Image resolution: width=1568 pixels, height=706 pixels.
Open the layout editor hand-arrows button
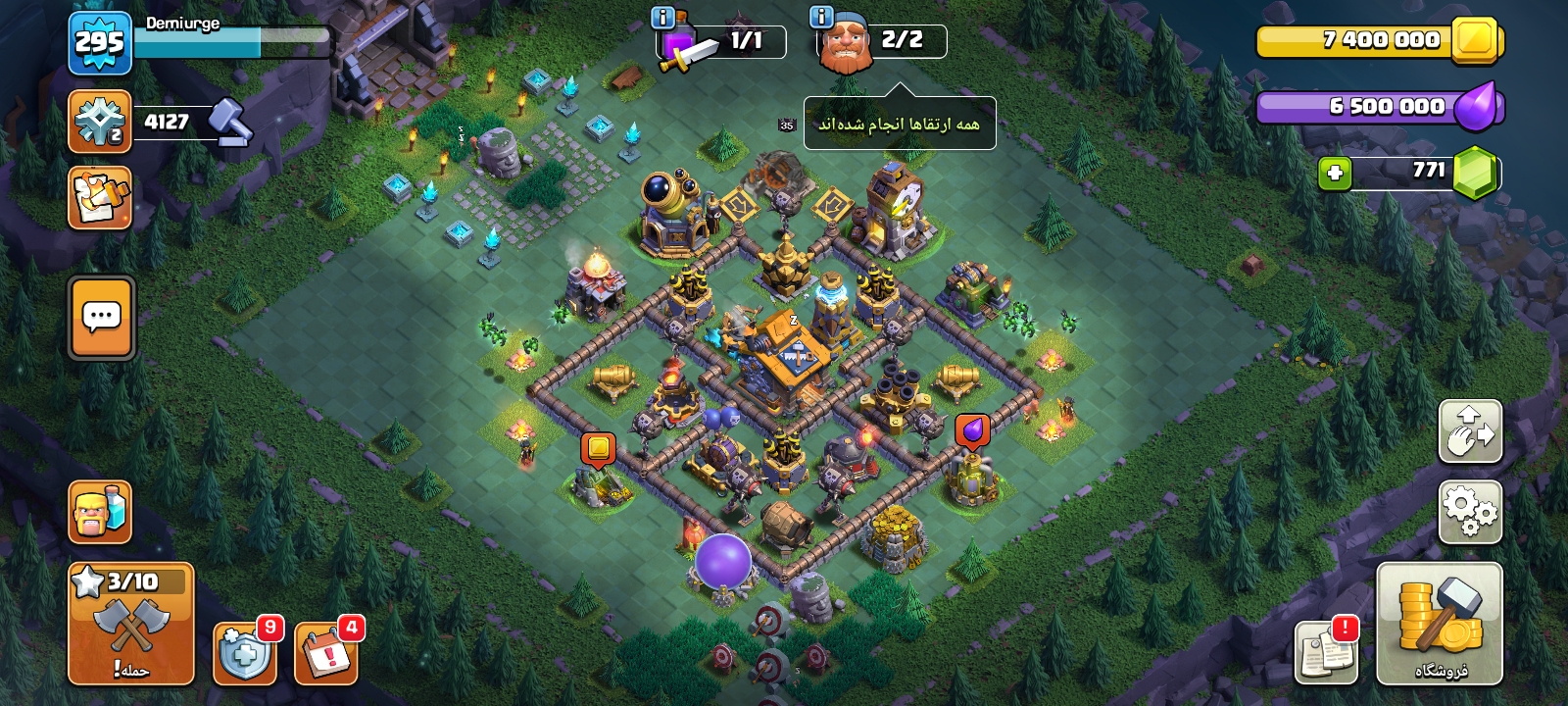(x=1470, y=430)
